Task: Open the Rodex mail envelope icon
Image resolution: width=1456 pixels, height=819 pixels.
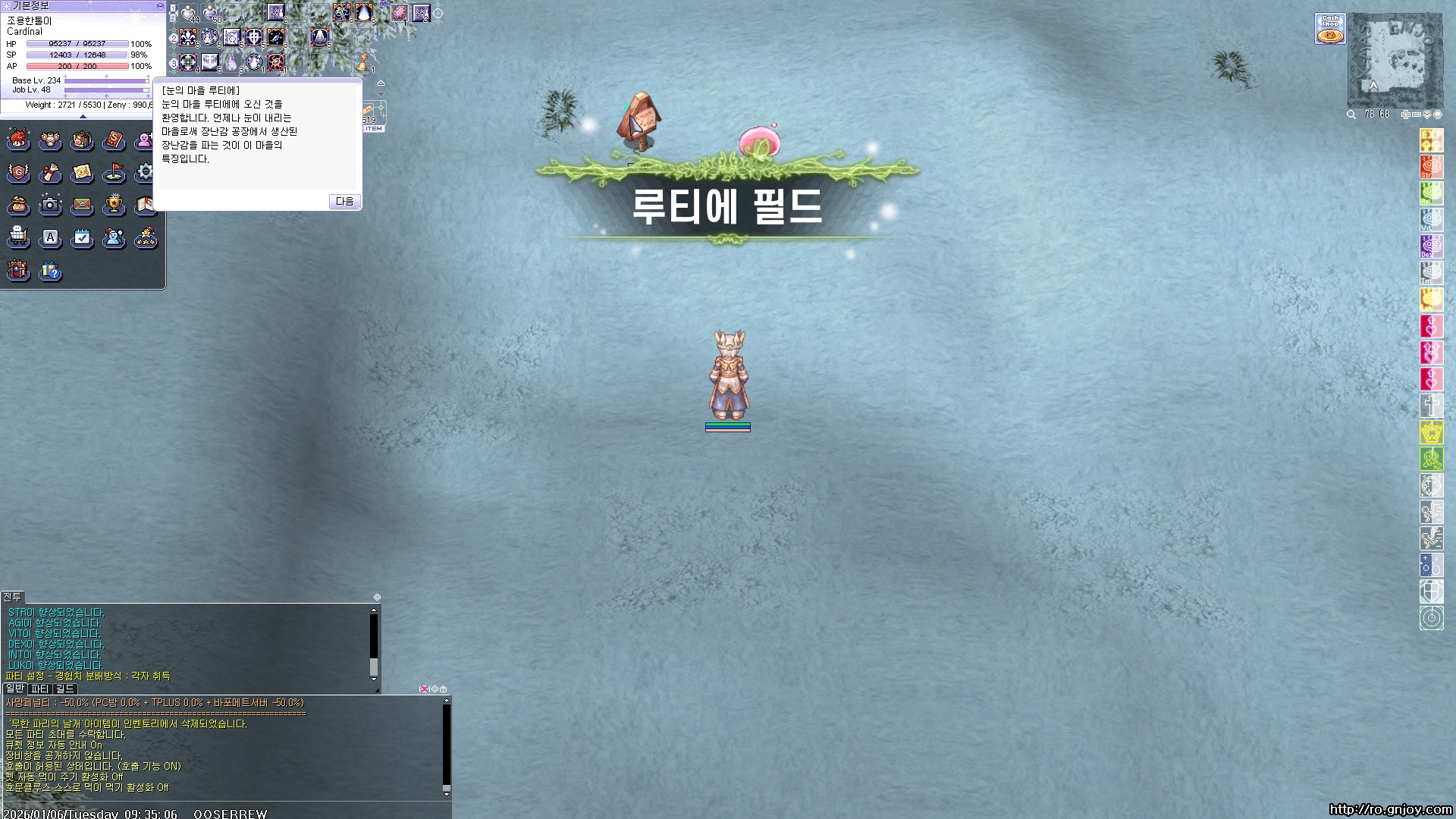Action: coord(83,206)
